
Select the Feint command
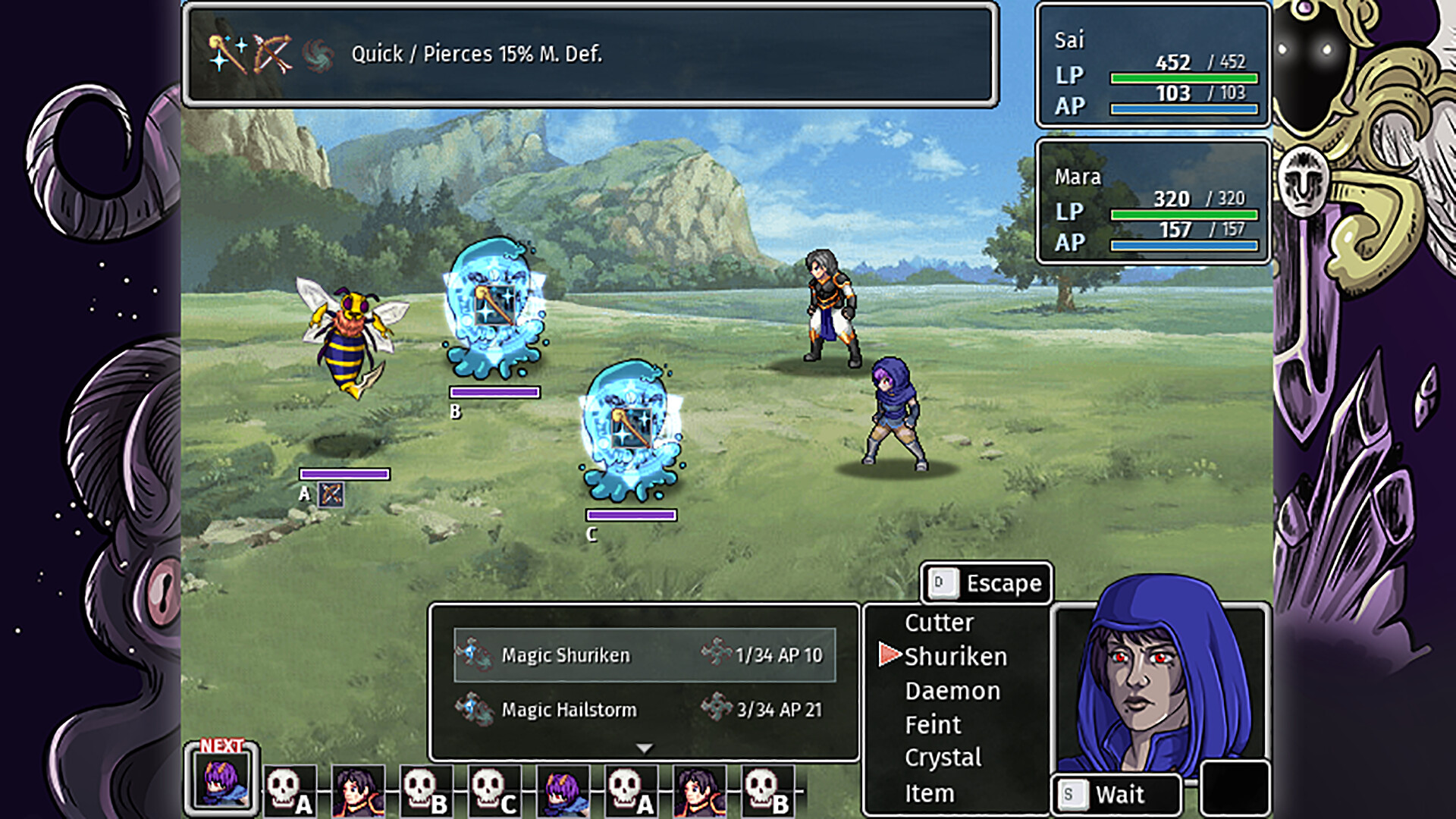tap(933, 725)
